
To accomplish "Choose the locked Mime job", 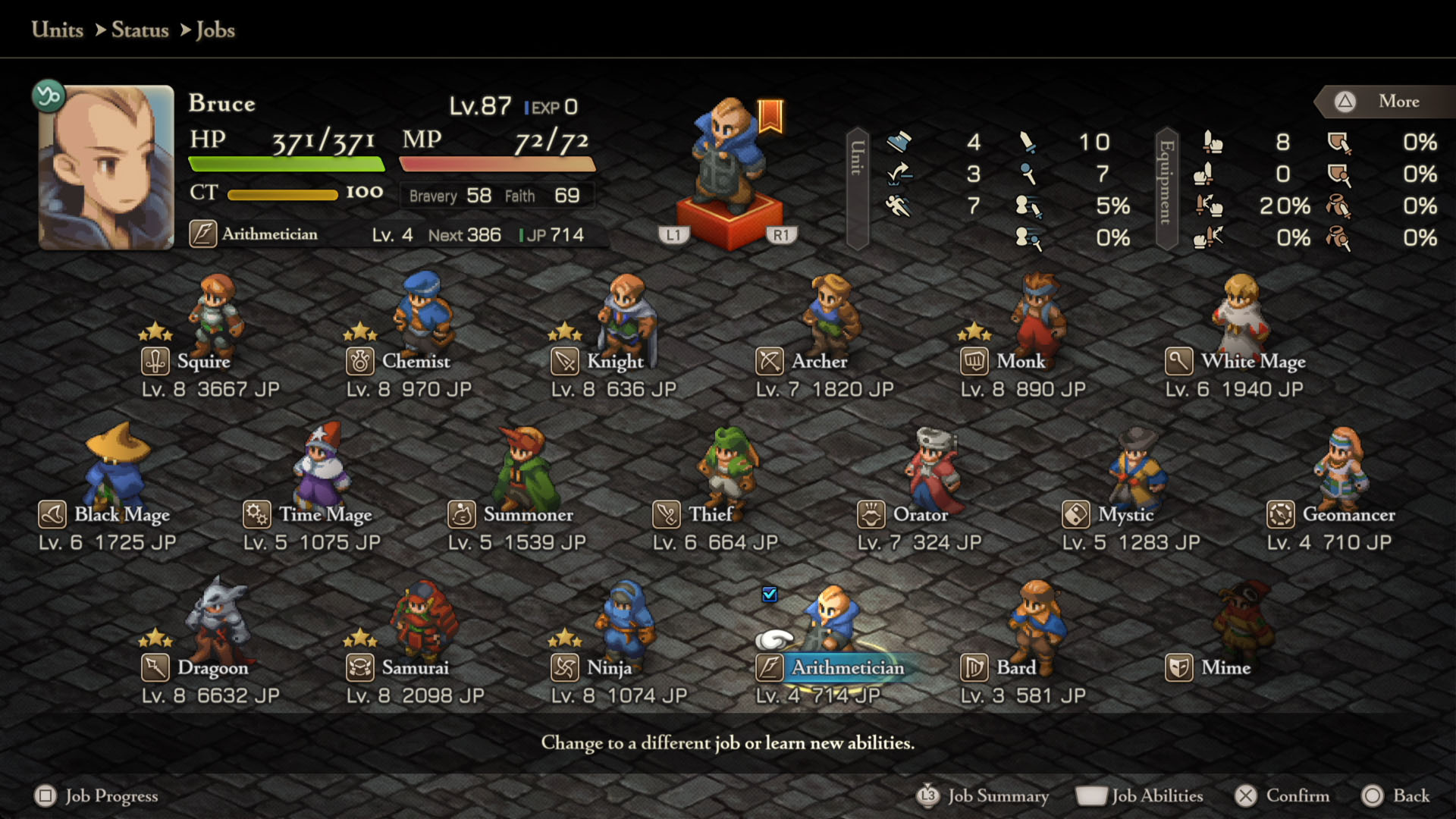I will [x=1225, y=668].
